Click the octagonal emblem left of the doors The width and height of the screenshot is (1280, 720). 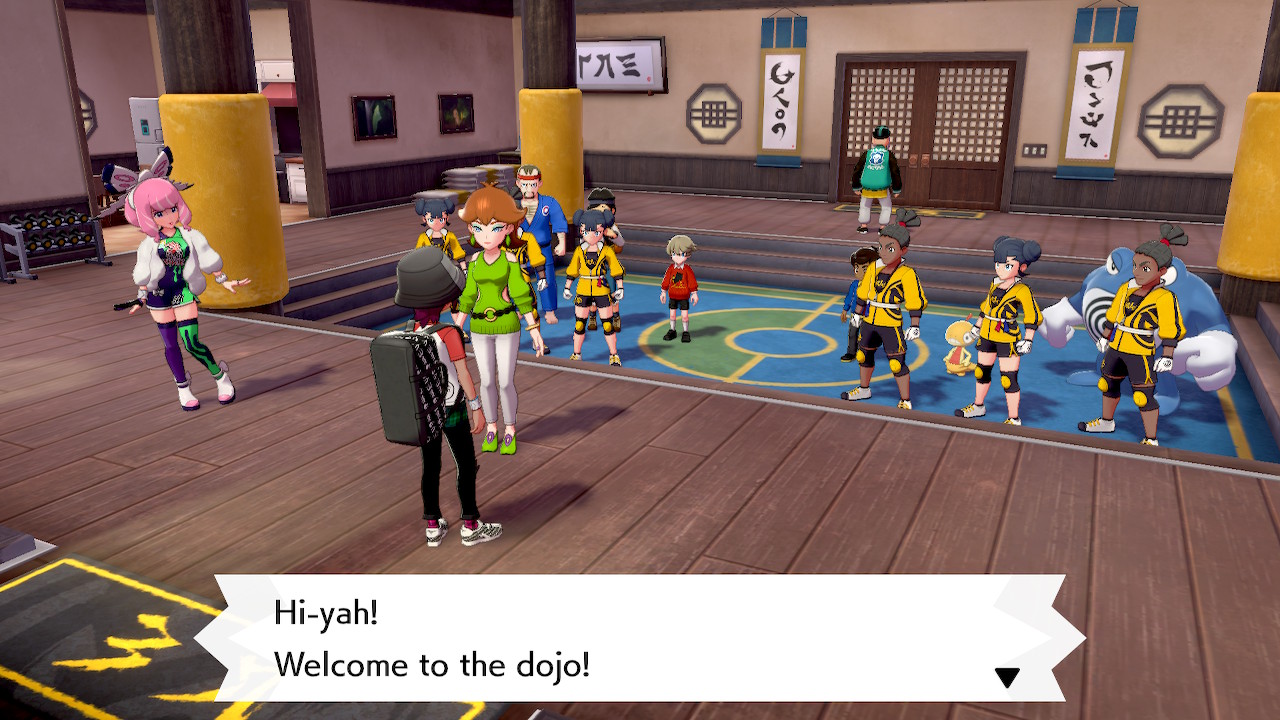tap(713, 113)
